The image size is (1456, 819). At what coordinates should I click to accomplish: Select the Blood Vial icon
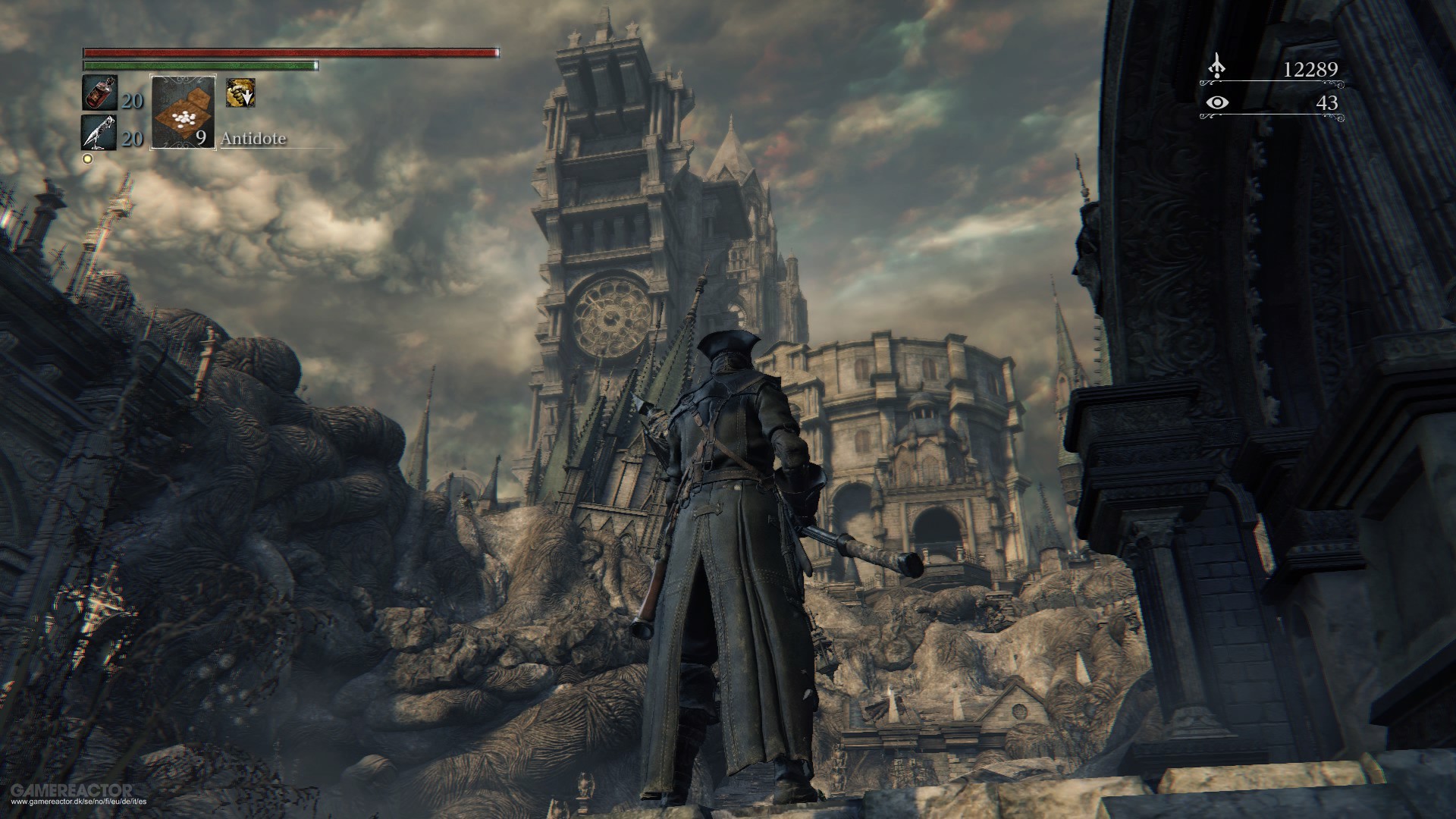point(99,94)
